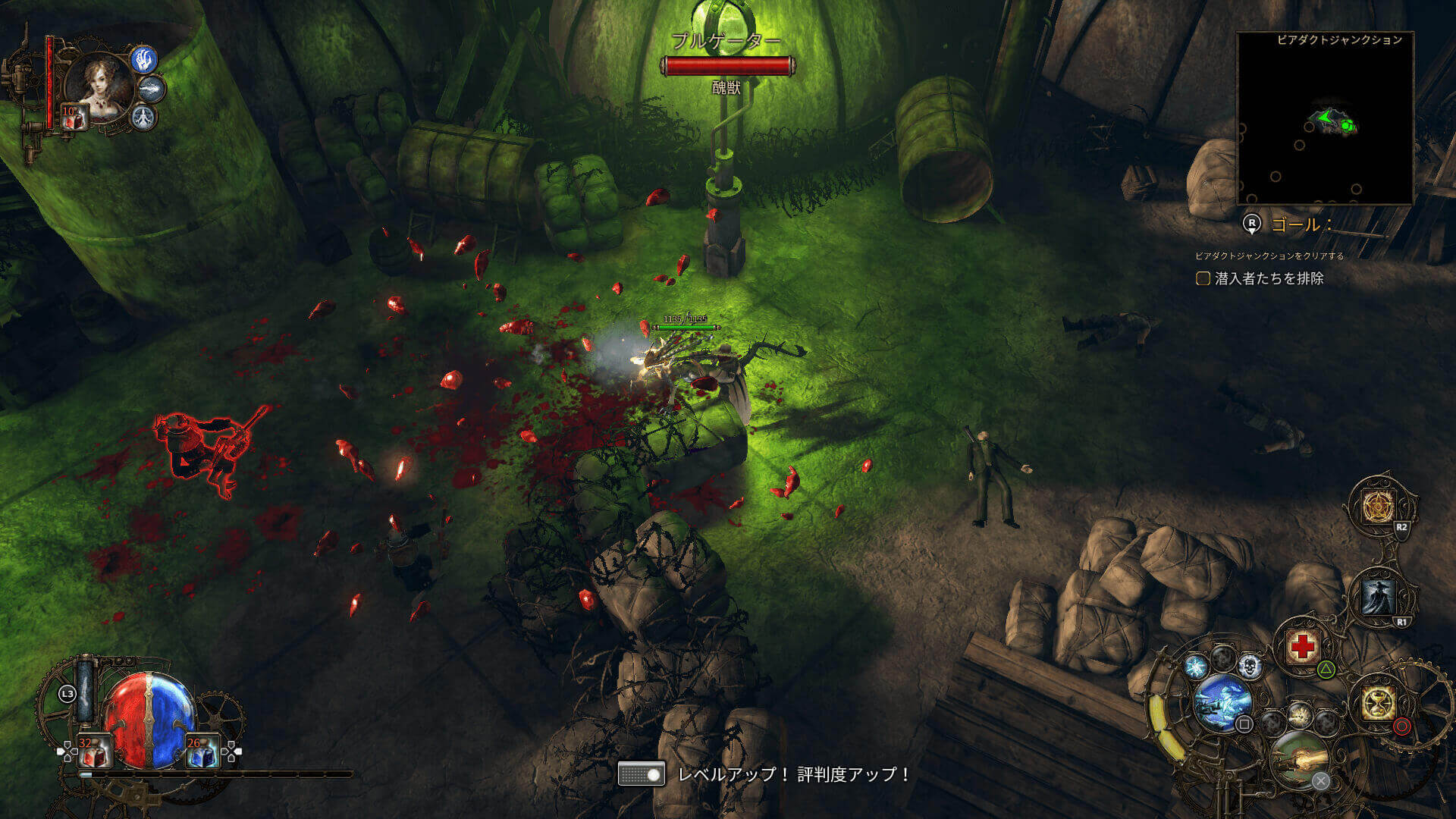Select the gunshot attack icon near the X button
Screen dimensions: 1456x819
click(1301, 758)
